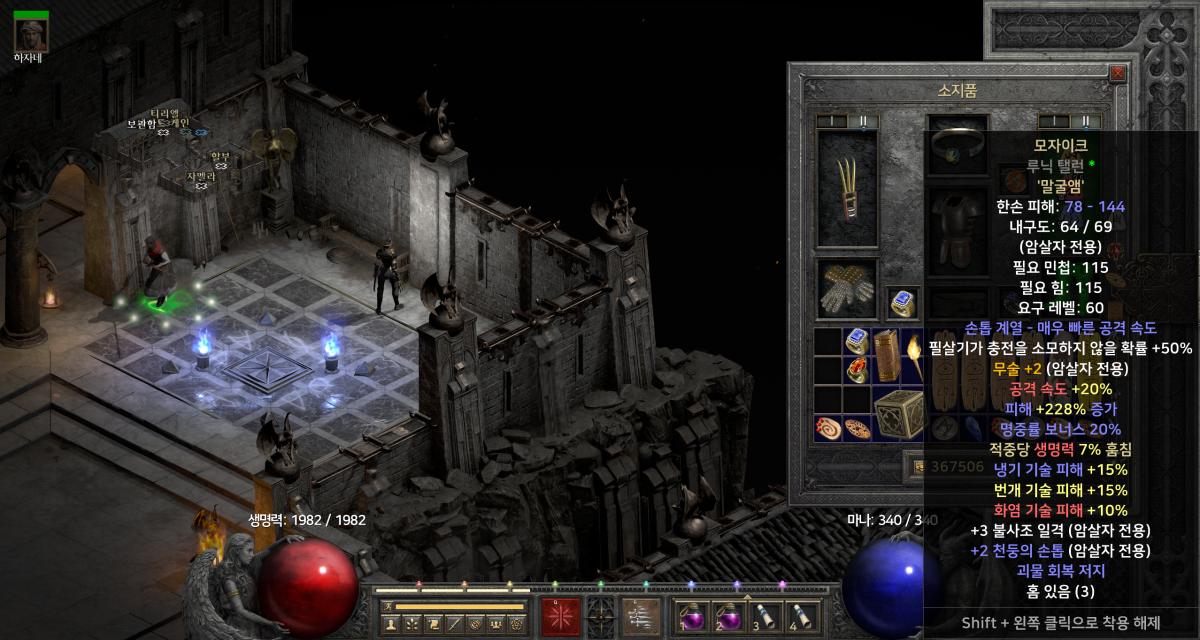
Task: Close the inventory panel
Action: click(x=1117, y=73)
